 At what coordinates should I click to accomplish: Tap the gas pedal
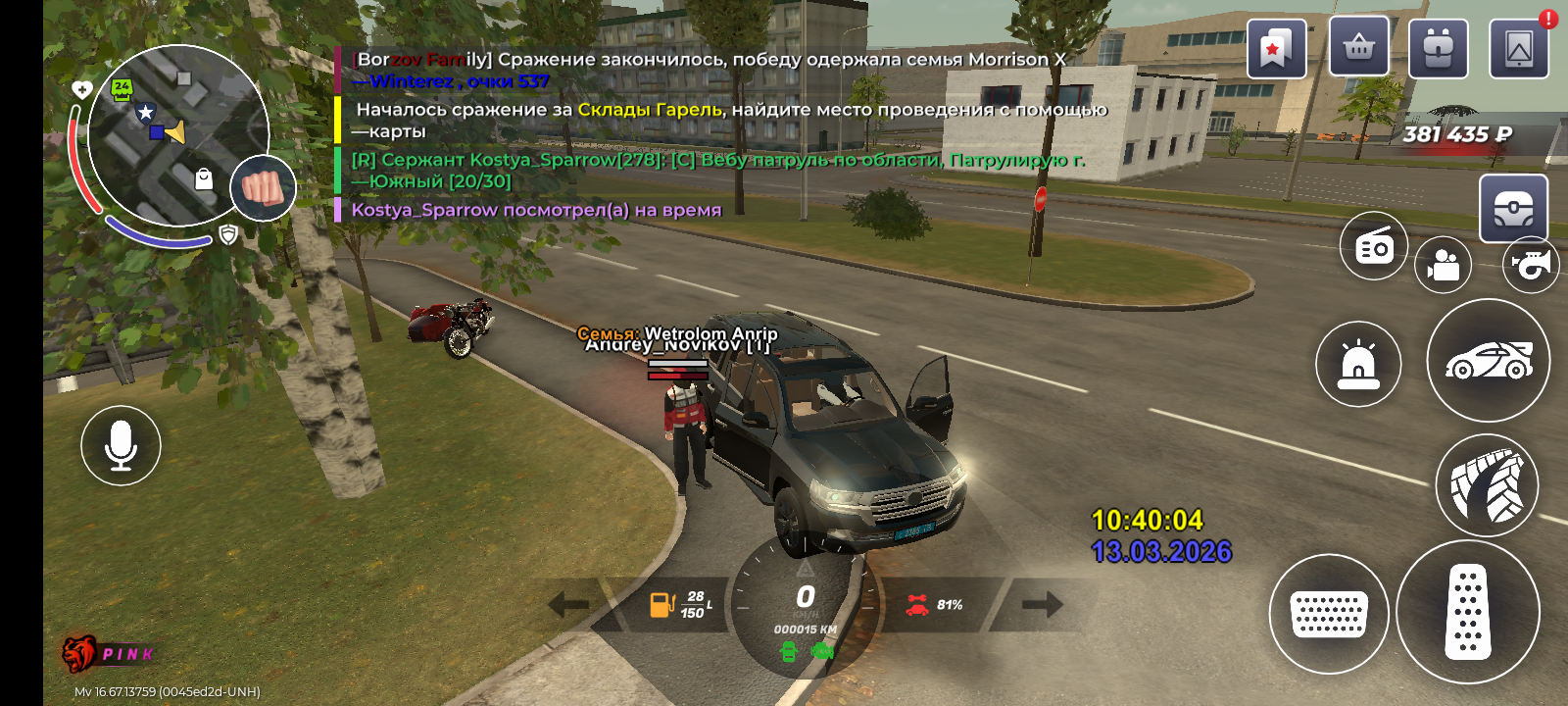(1467, 612)
